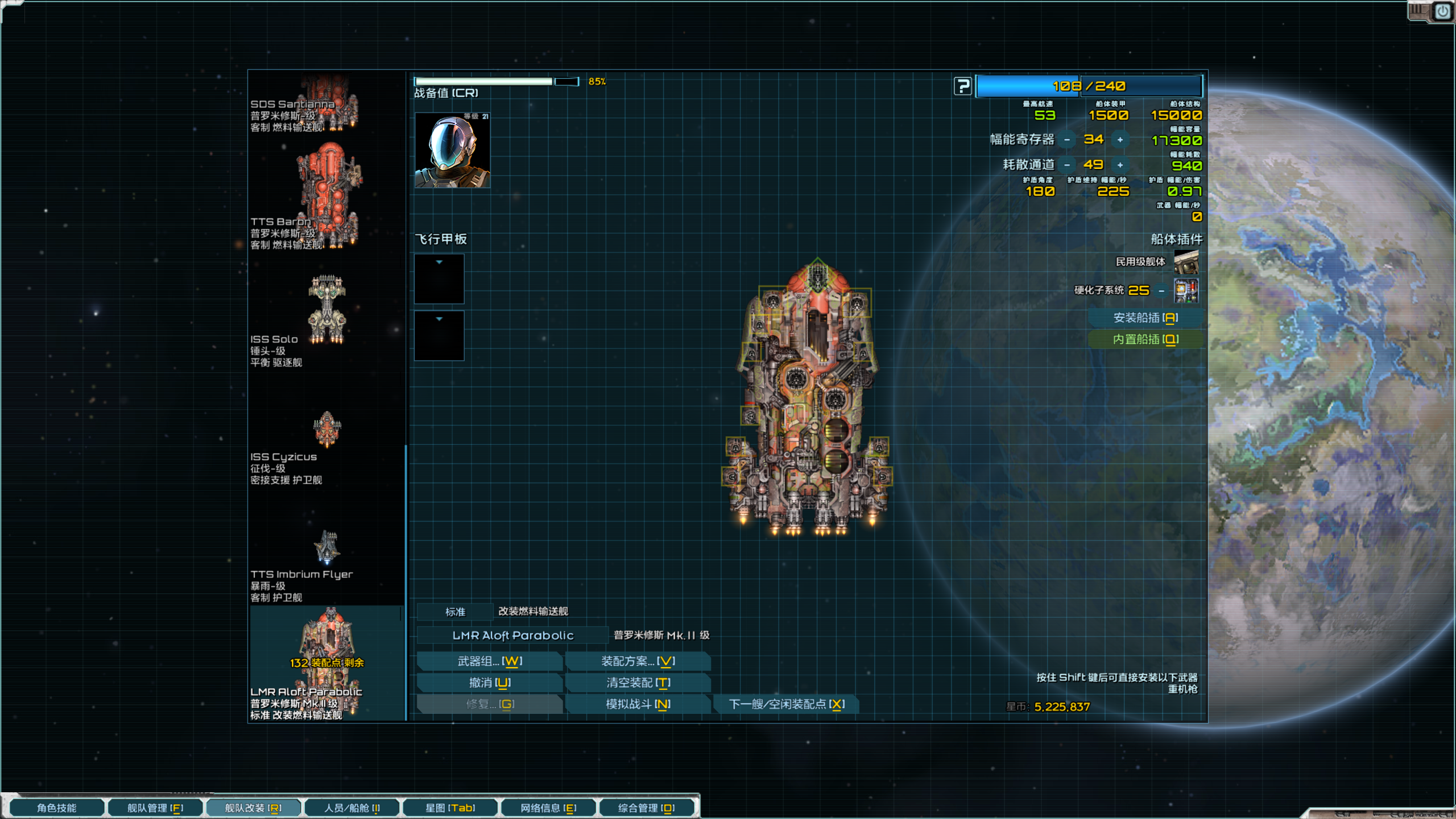This screenshot has width=1456, height=819.
Task: Open the 武器组 weapon groups dialog
Action: [x=490, y=661]
